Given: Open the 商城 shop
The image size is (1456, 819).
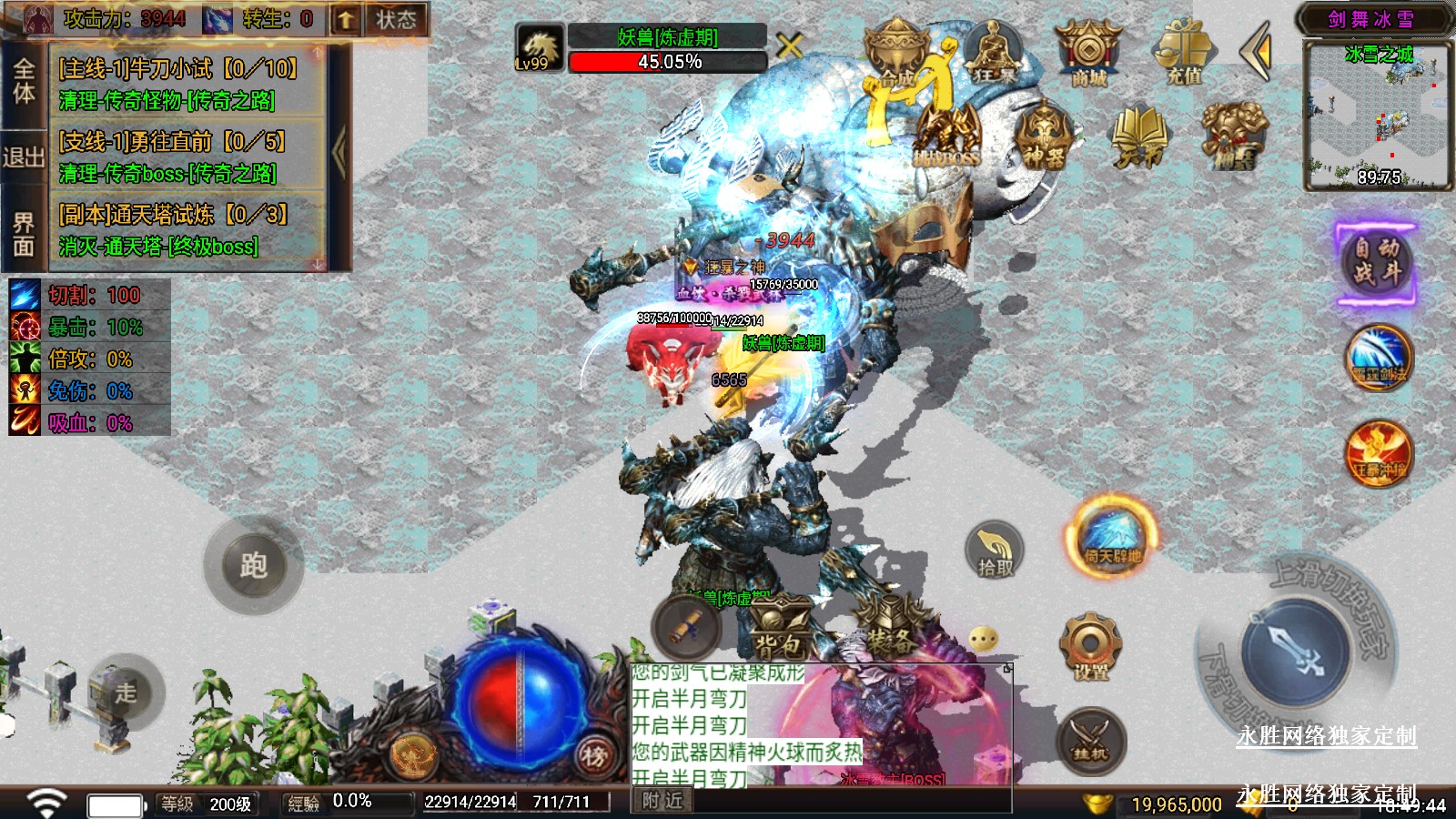Looking at the screenshot, I should (x=1088, y=55).
